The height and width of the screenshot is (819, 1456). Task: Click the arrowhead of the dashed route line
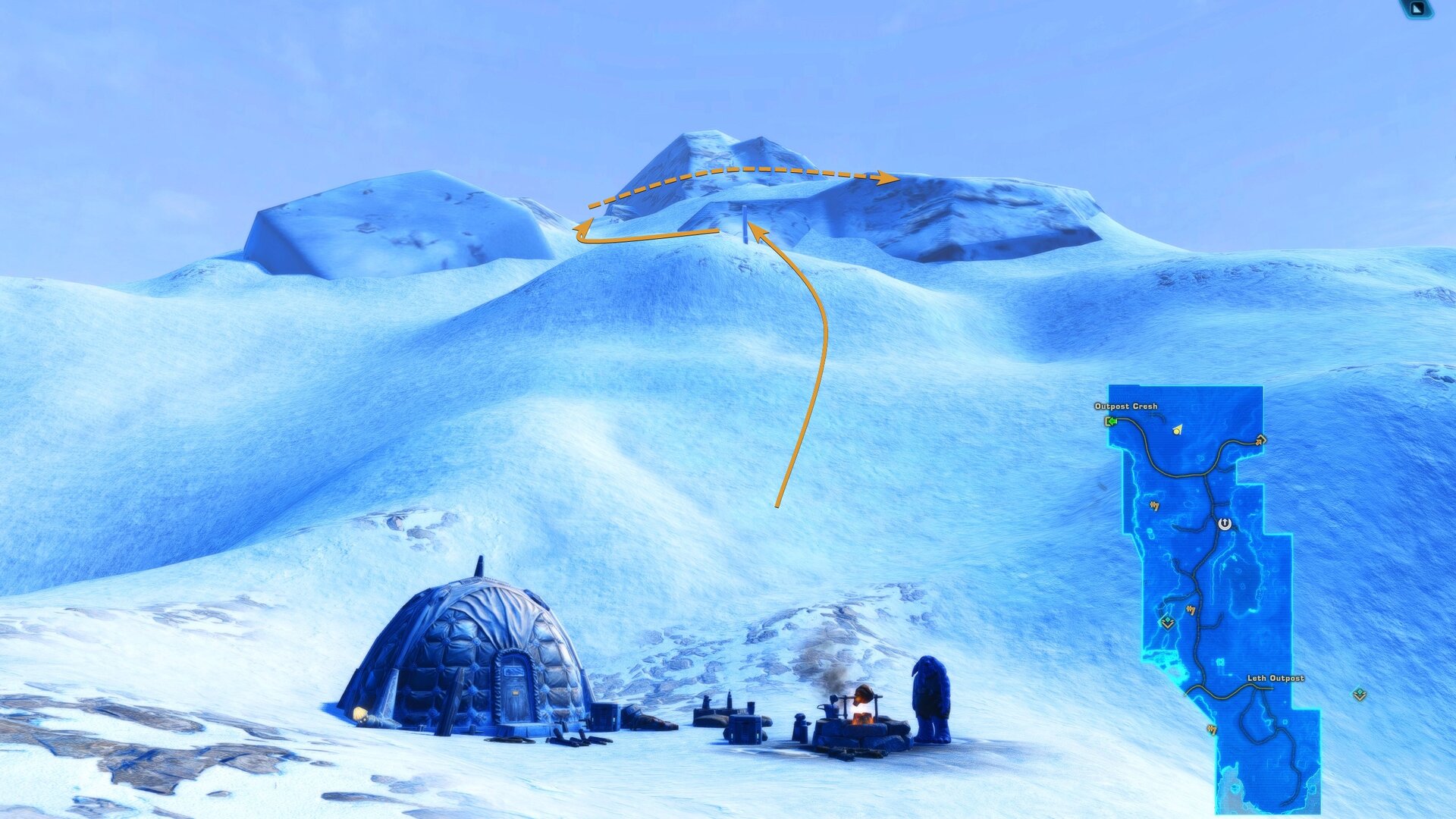click(x=889, y=176)
